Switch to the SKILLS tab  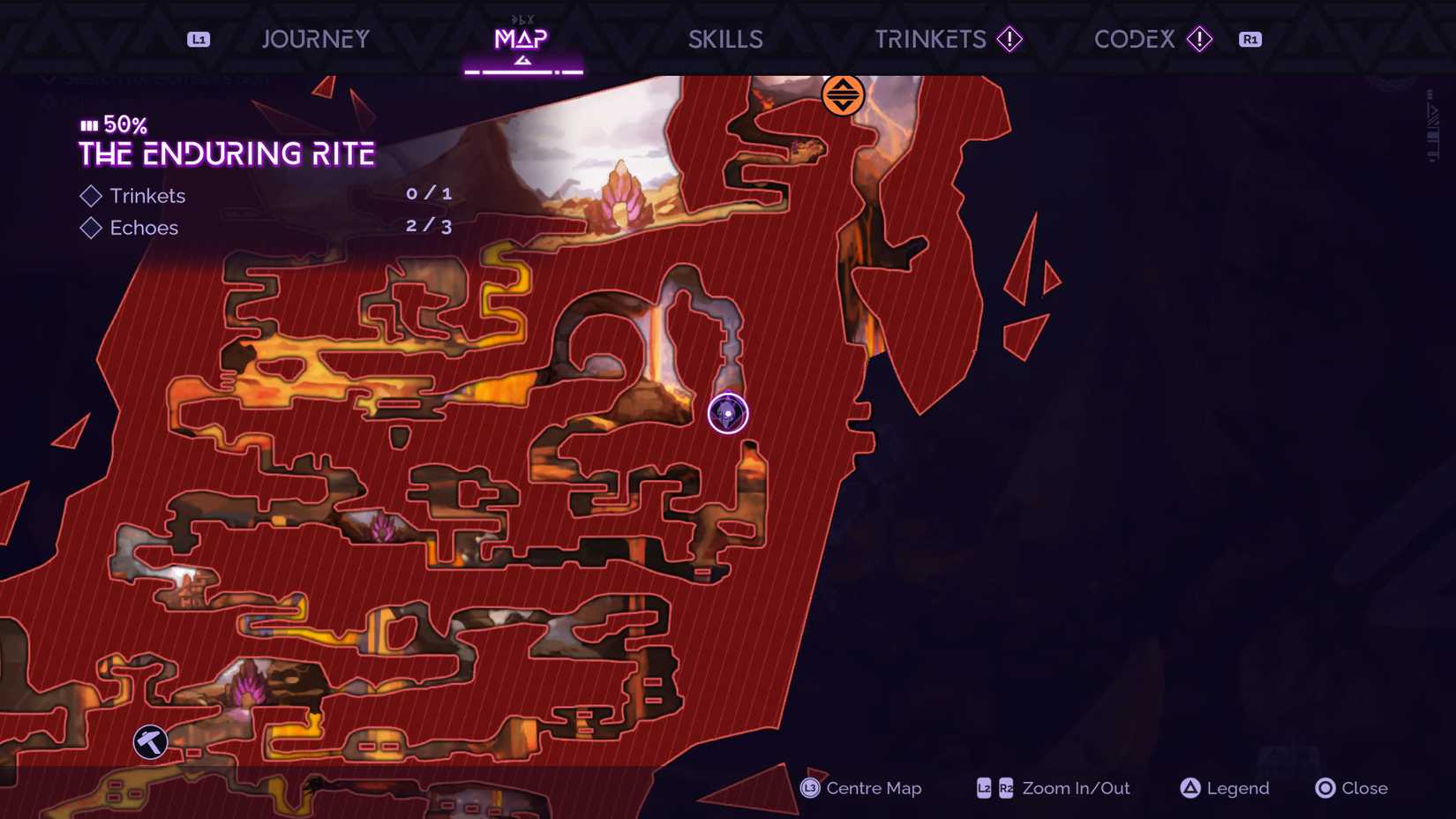(x=724, y=39)
